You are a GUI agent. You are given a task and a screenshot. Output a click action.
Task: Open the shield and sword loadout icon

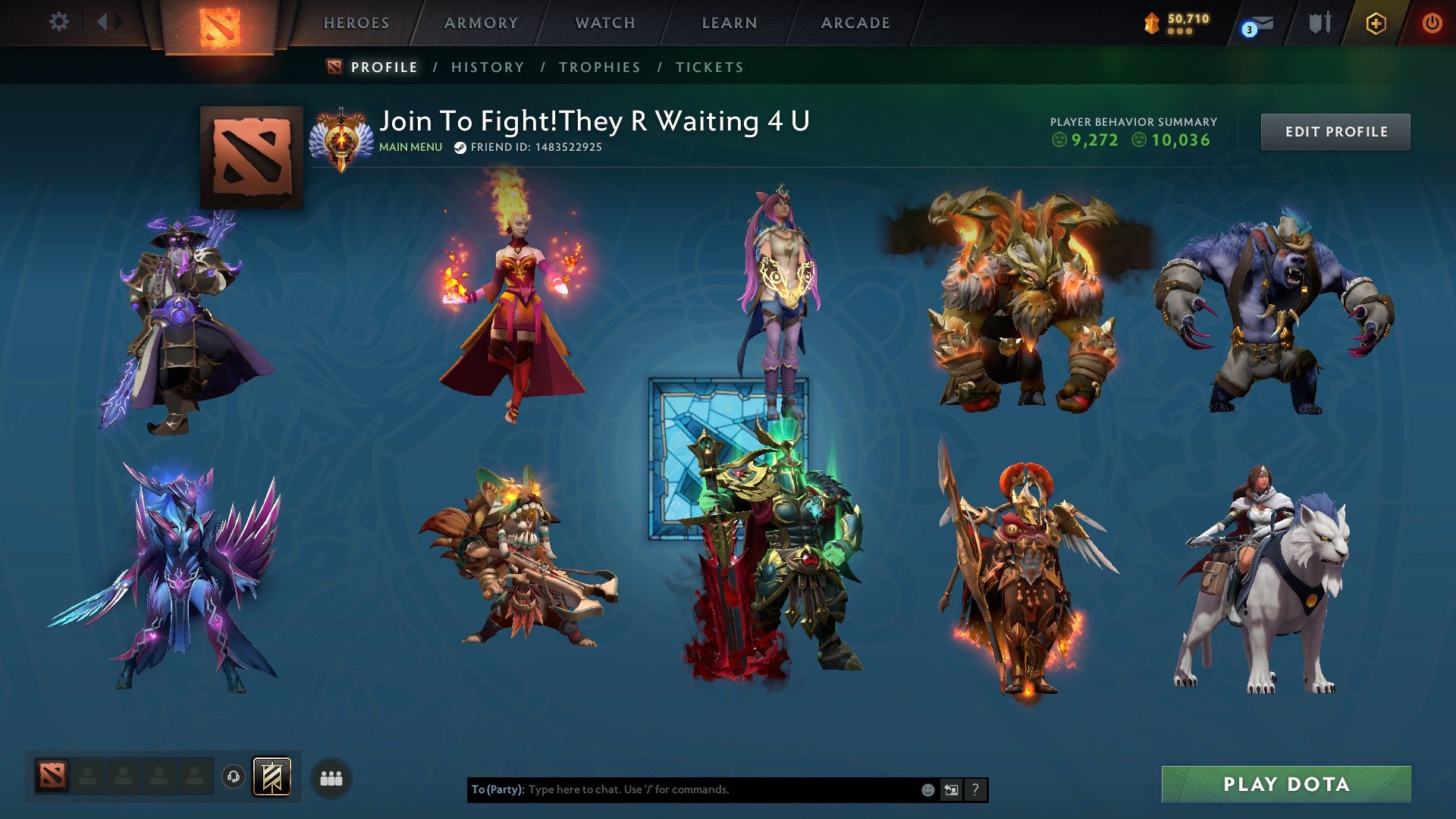pyautogui.click(x=1319, y=23)
